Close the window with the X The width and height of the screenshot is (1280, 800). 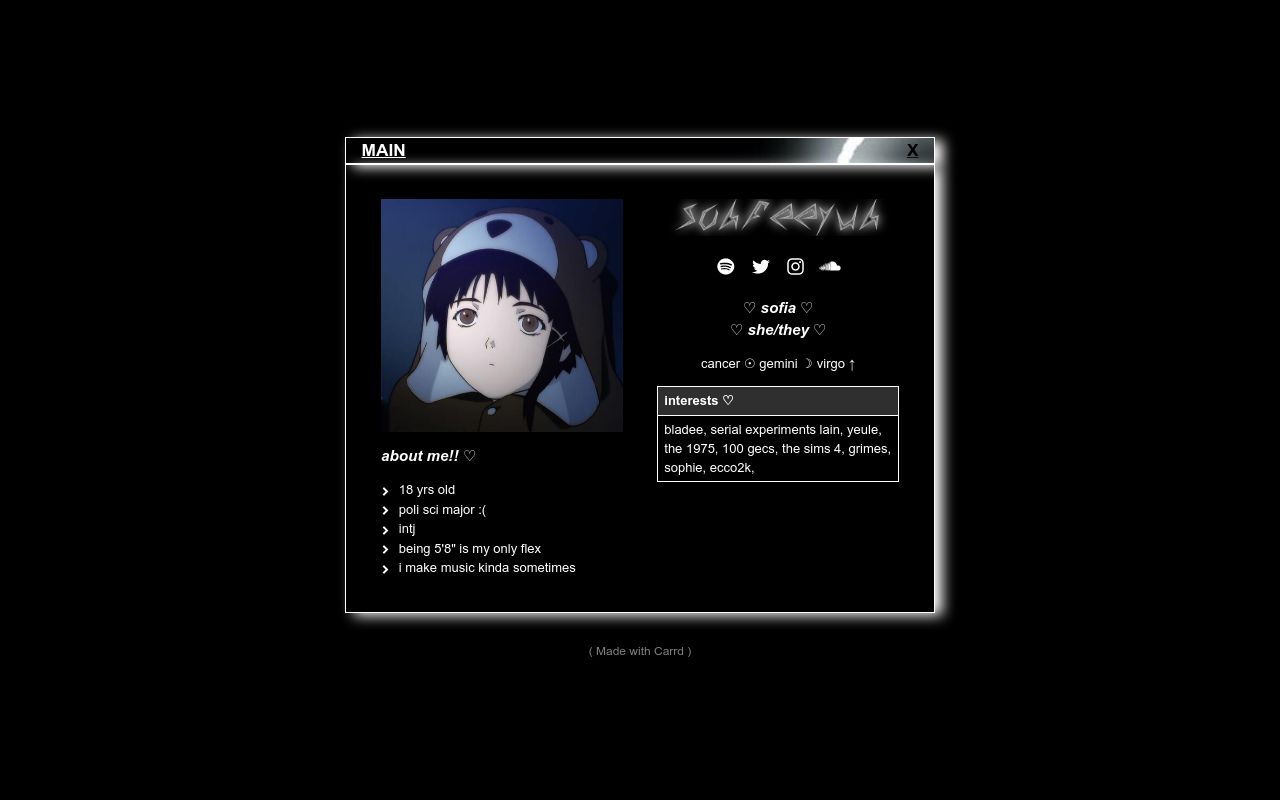912,150
